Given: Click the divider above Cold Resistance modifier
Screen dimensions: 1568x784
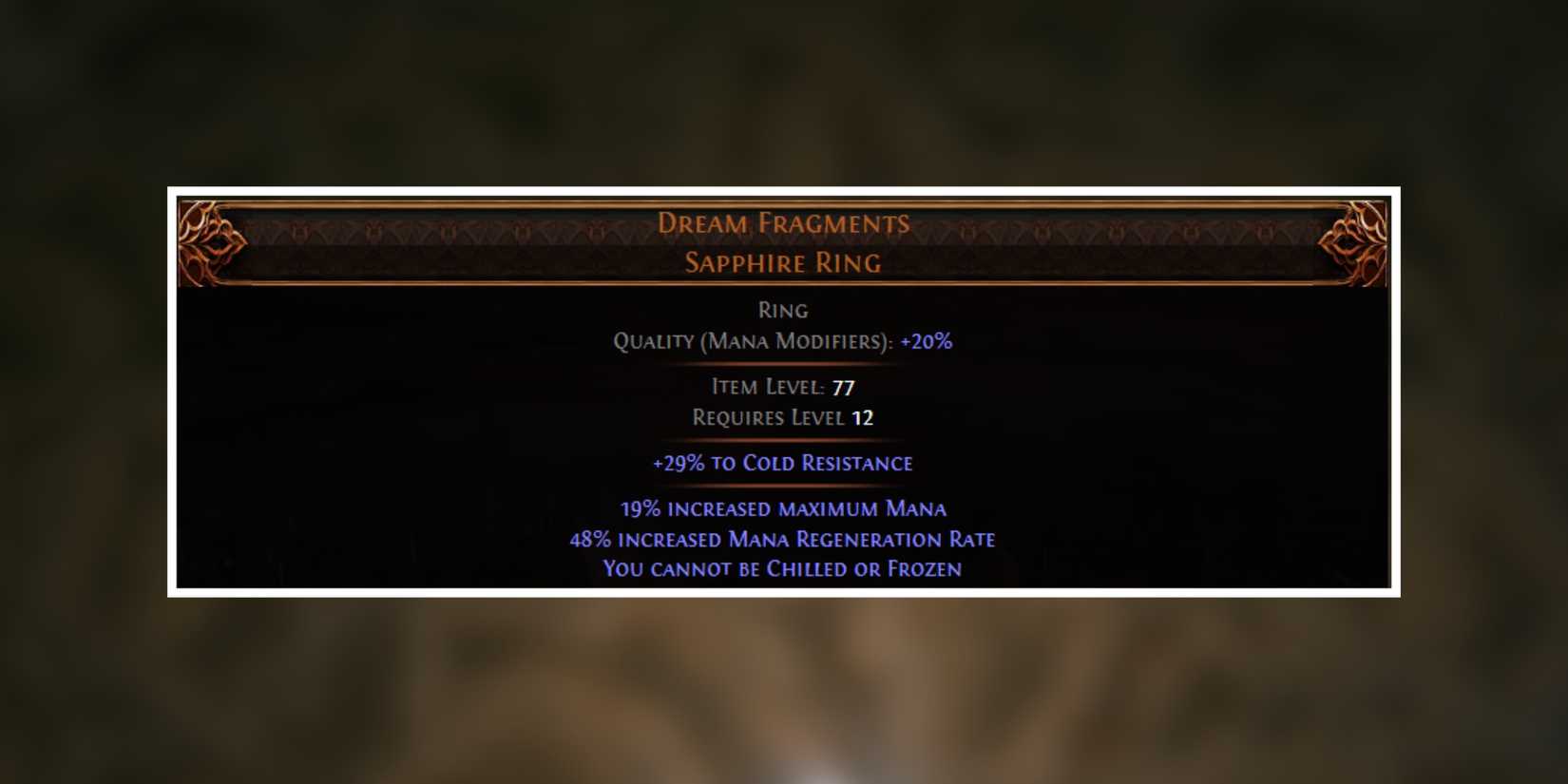Looking at the screenshot, I should click(782, 440).
